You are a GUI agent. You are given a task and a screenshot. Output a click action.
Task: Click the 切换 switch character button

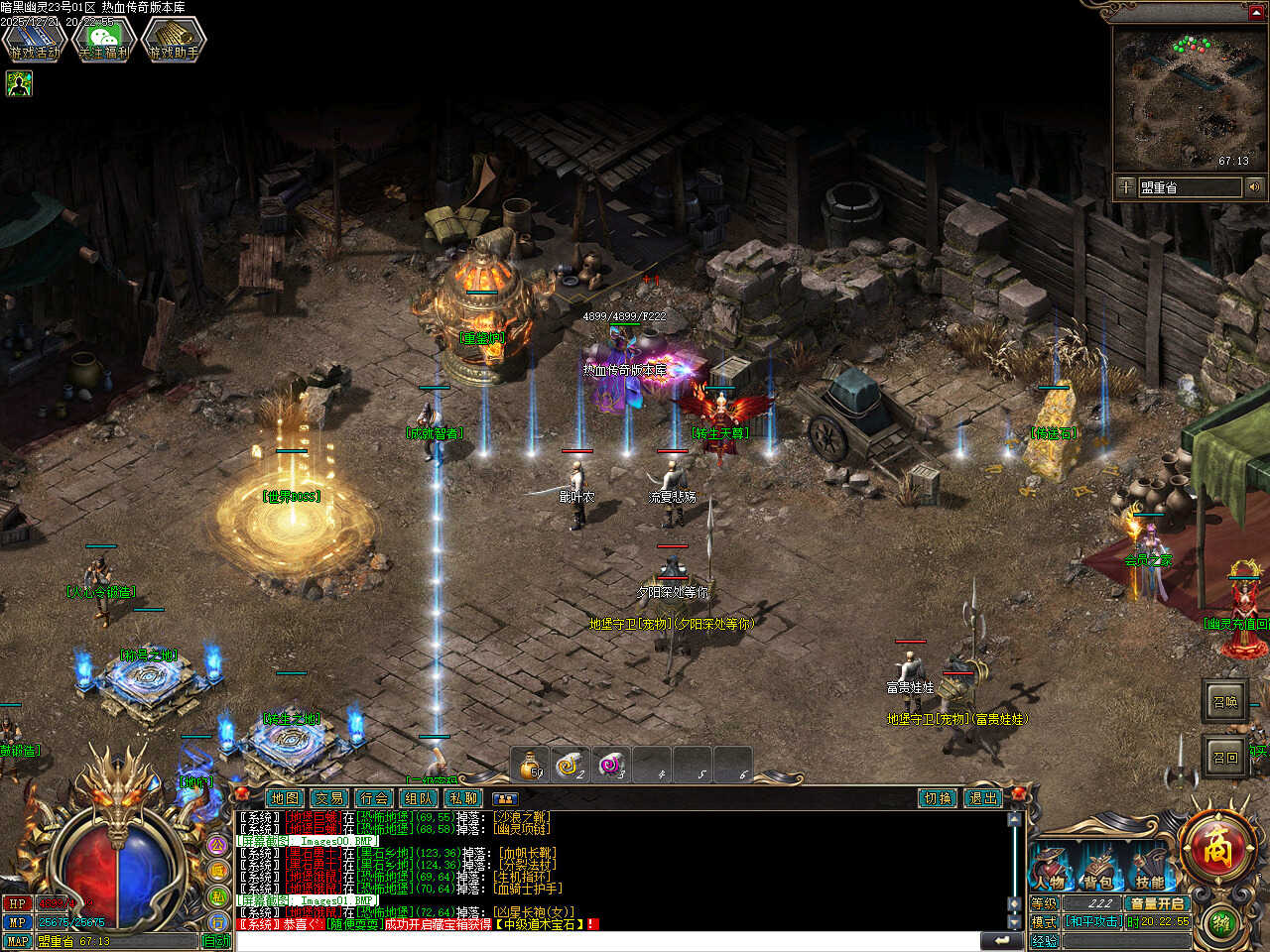coord(938,798)
